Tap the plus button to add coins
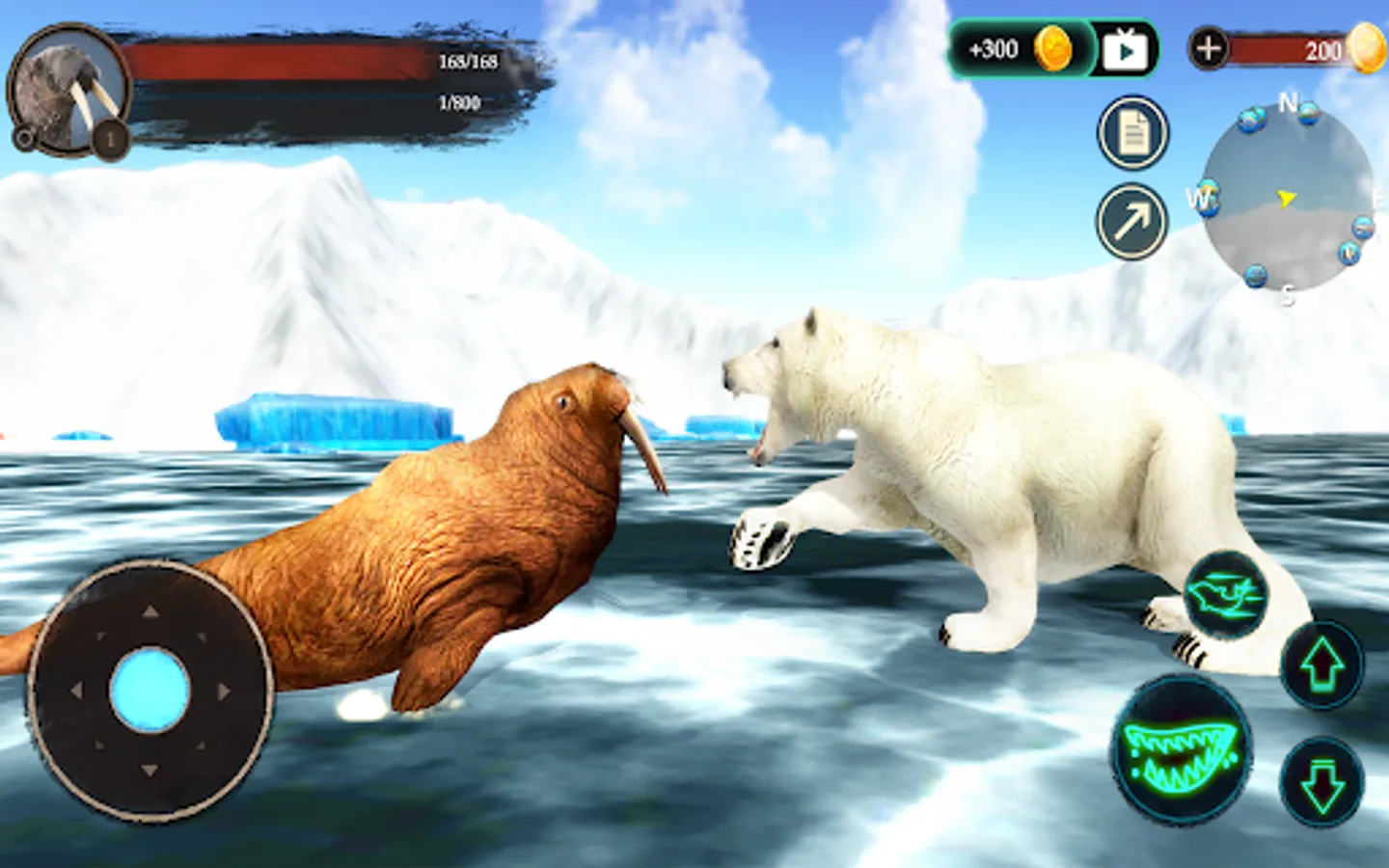1389x868 pixels. [x=1209, y=47]
